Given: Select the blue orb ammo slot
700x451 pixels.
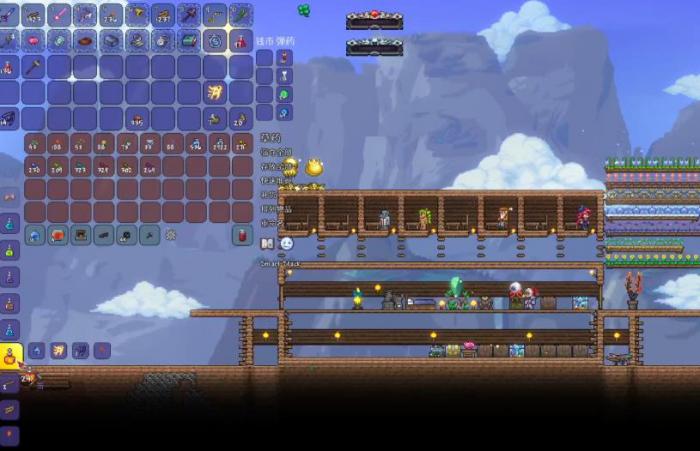Looking at the screenshot, I should [284, 114].
